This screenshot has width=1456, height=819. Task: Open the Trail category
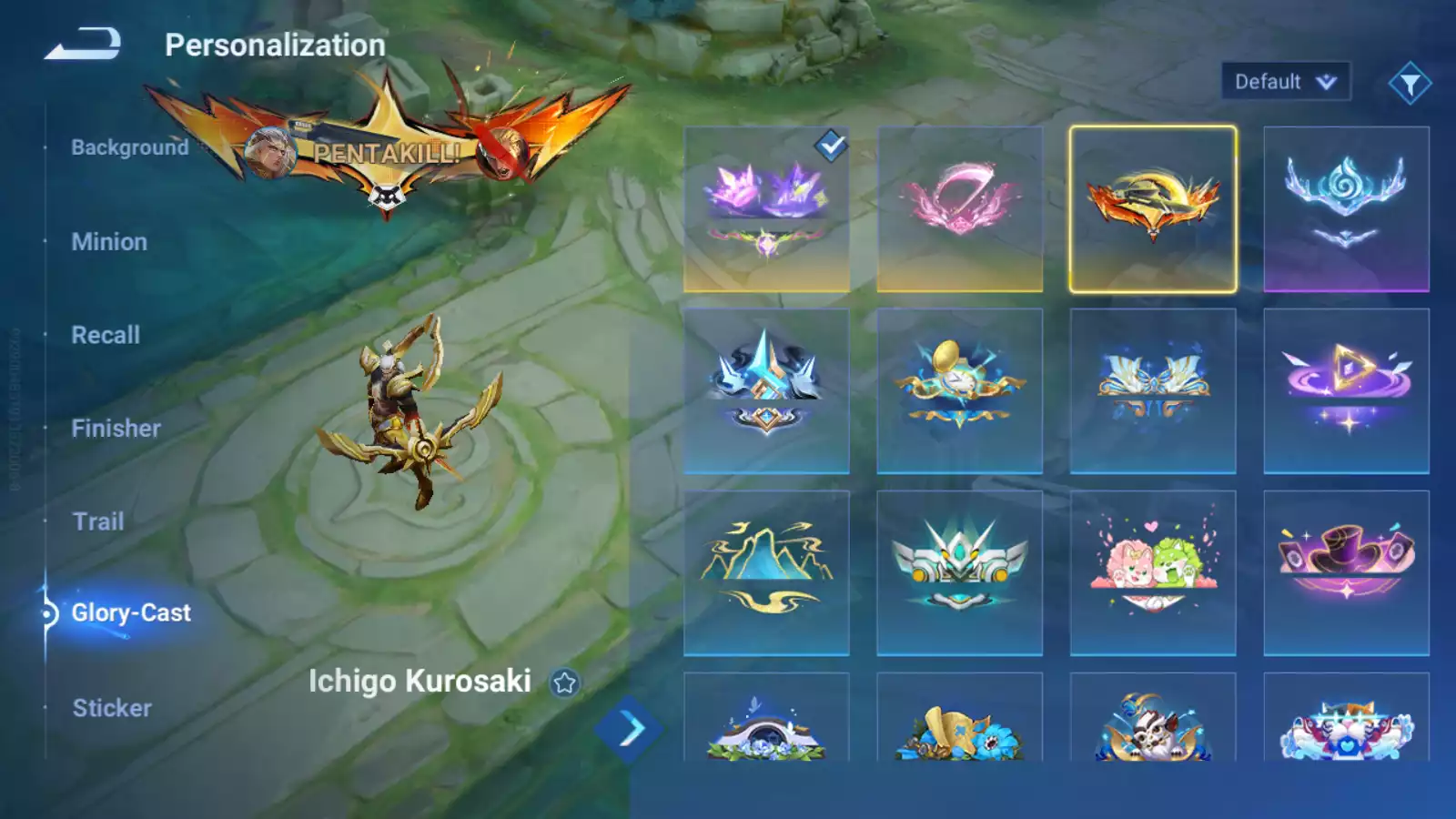[98, 521]
